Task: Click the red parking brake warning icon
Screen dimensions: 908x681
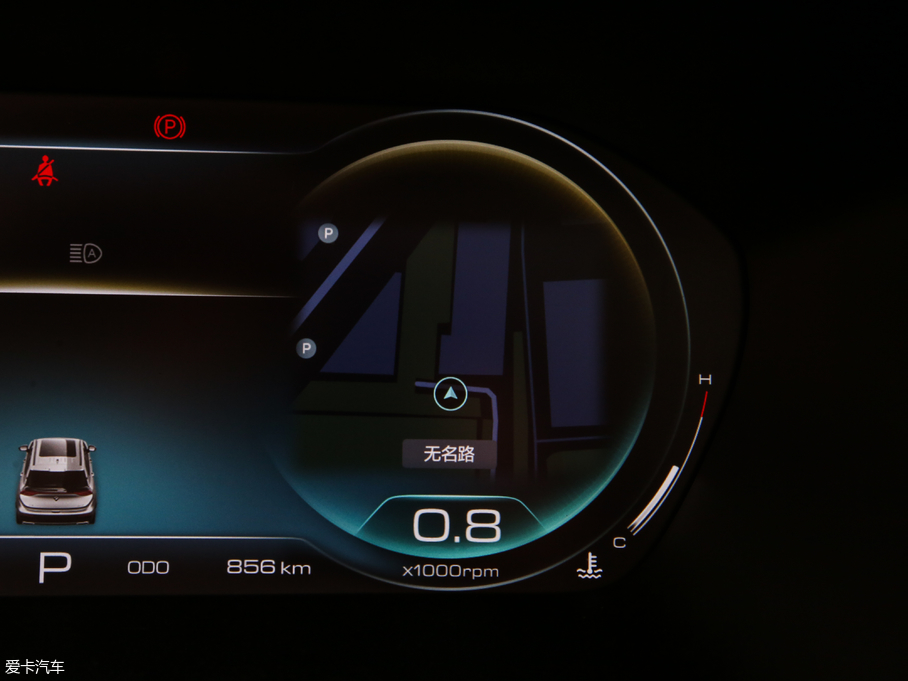Action: pyautogui.click(x=170, y=127)
